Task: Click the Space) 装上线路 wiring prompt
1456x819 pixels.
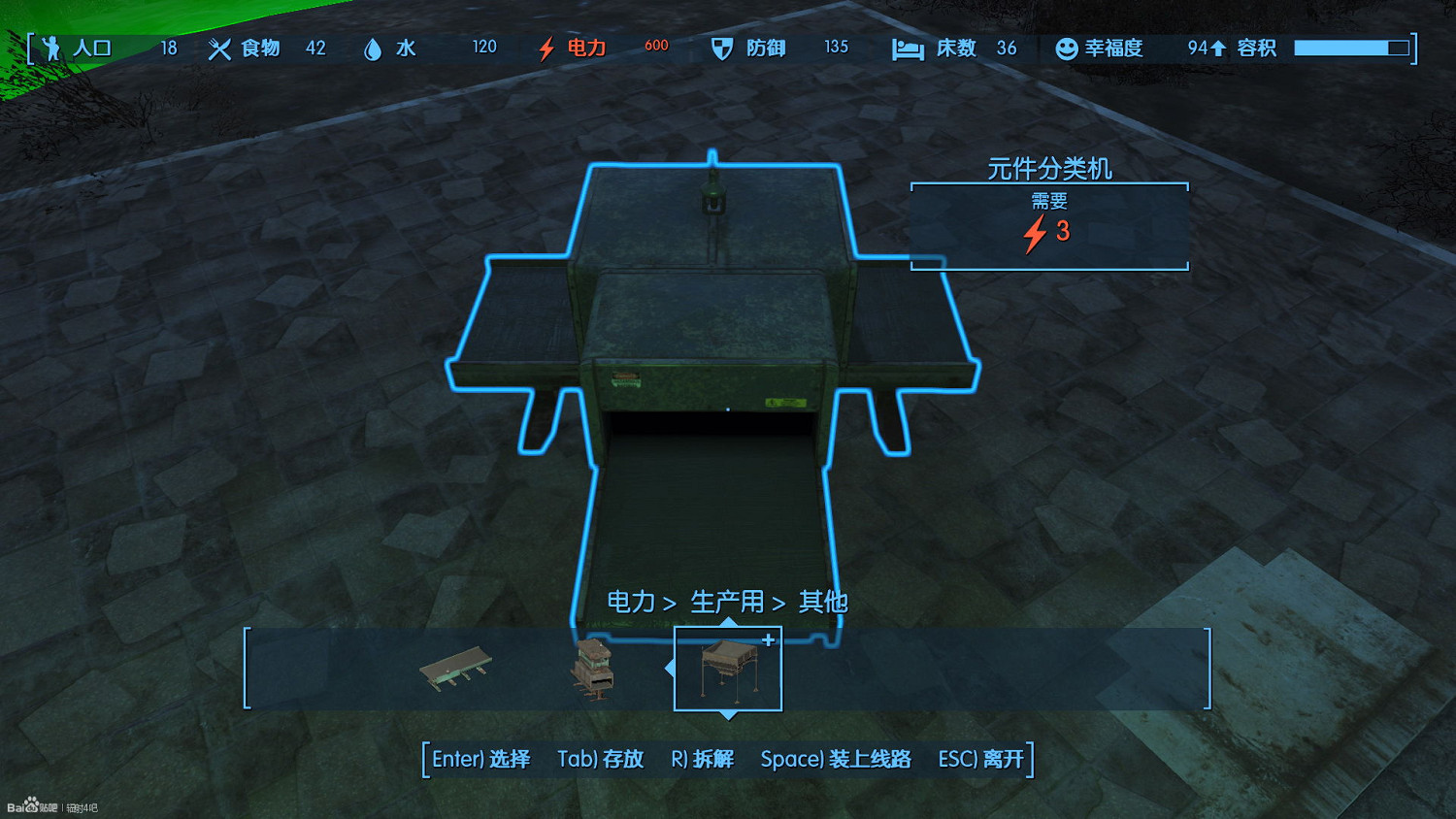Action: pos(838,760)
